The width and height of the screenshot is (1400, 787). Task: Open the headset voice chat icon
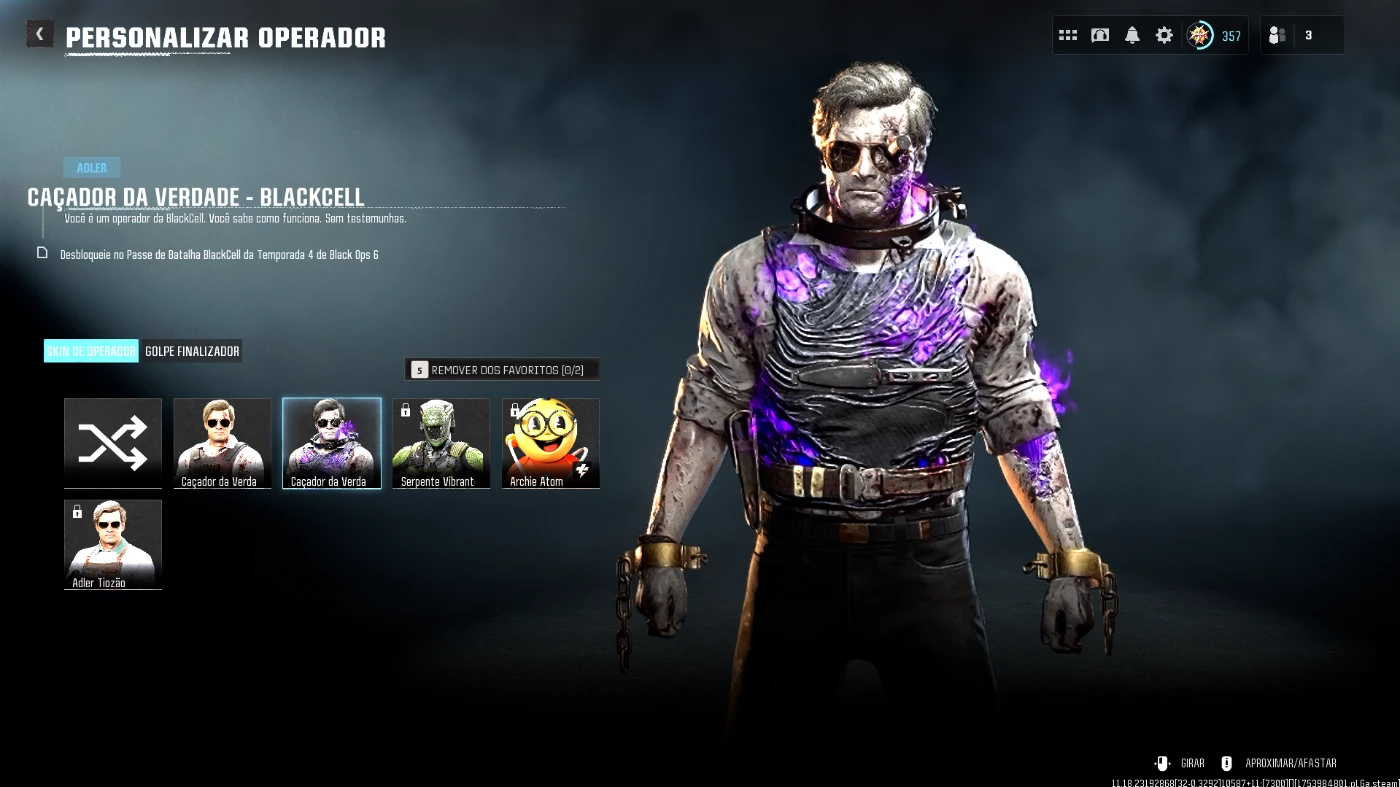[1100, 36]
